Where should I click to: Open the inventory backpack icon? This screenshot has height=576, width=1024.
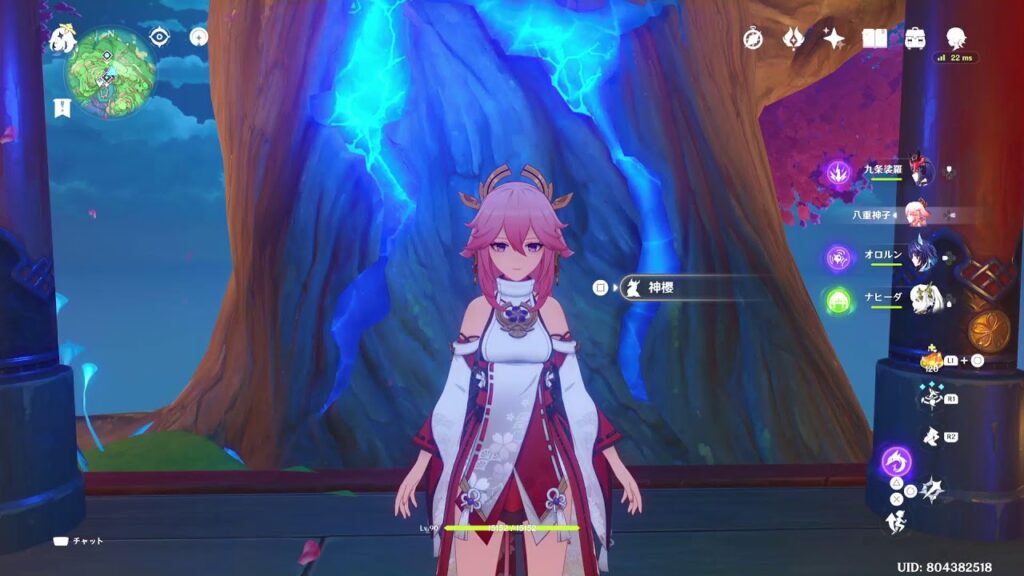pyautogui.click(x=914, y=38)
